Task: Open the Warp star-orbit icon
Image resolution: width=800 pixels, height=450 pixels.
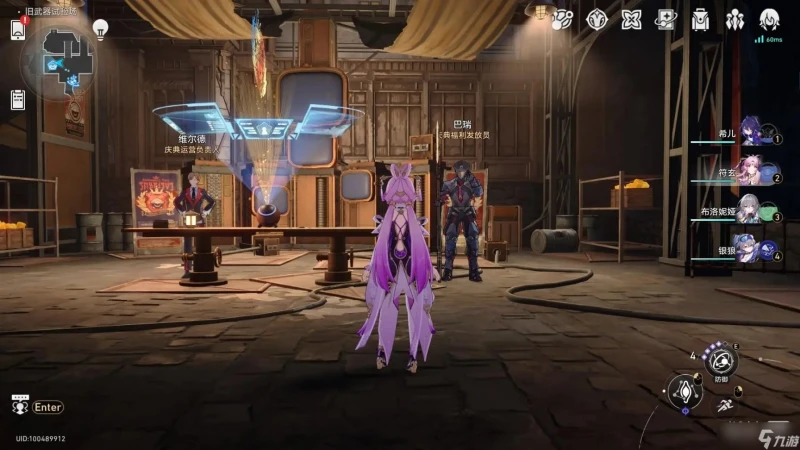Action: (x=562, y=20)
